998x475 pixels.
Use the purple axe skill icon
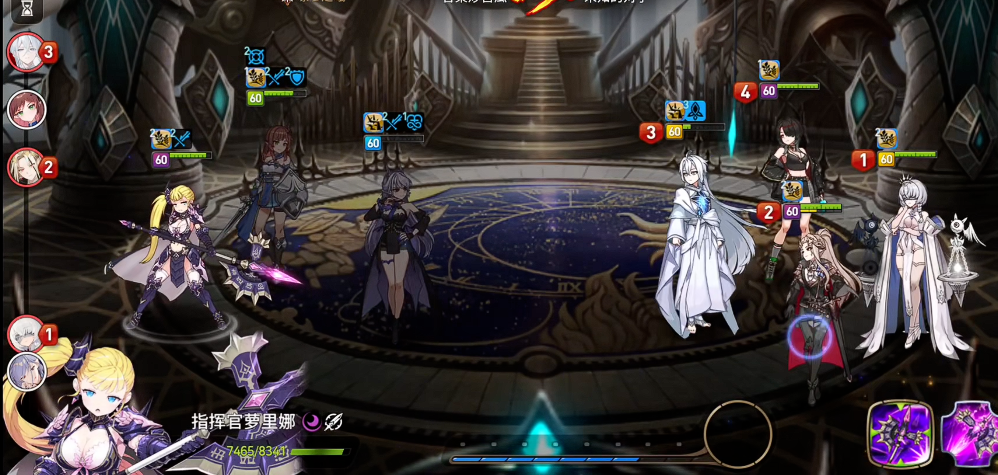pos(899,434)
